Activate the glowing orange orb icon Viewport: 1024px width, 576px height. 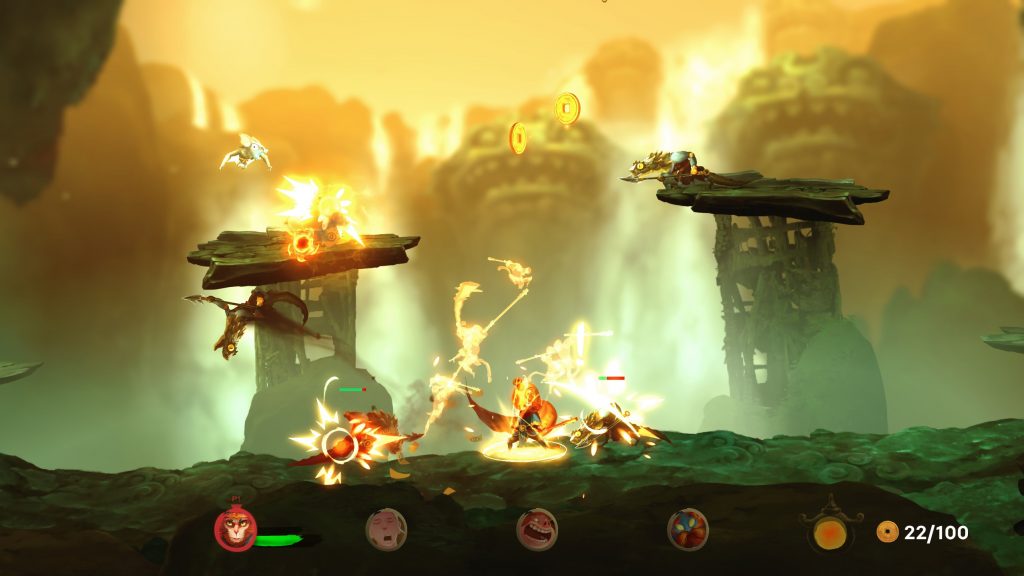[830, 531]
